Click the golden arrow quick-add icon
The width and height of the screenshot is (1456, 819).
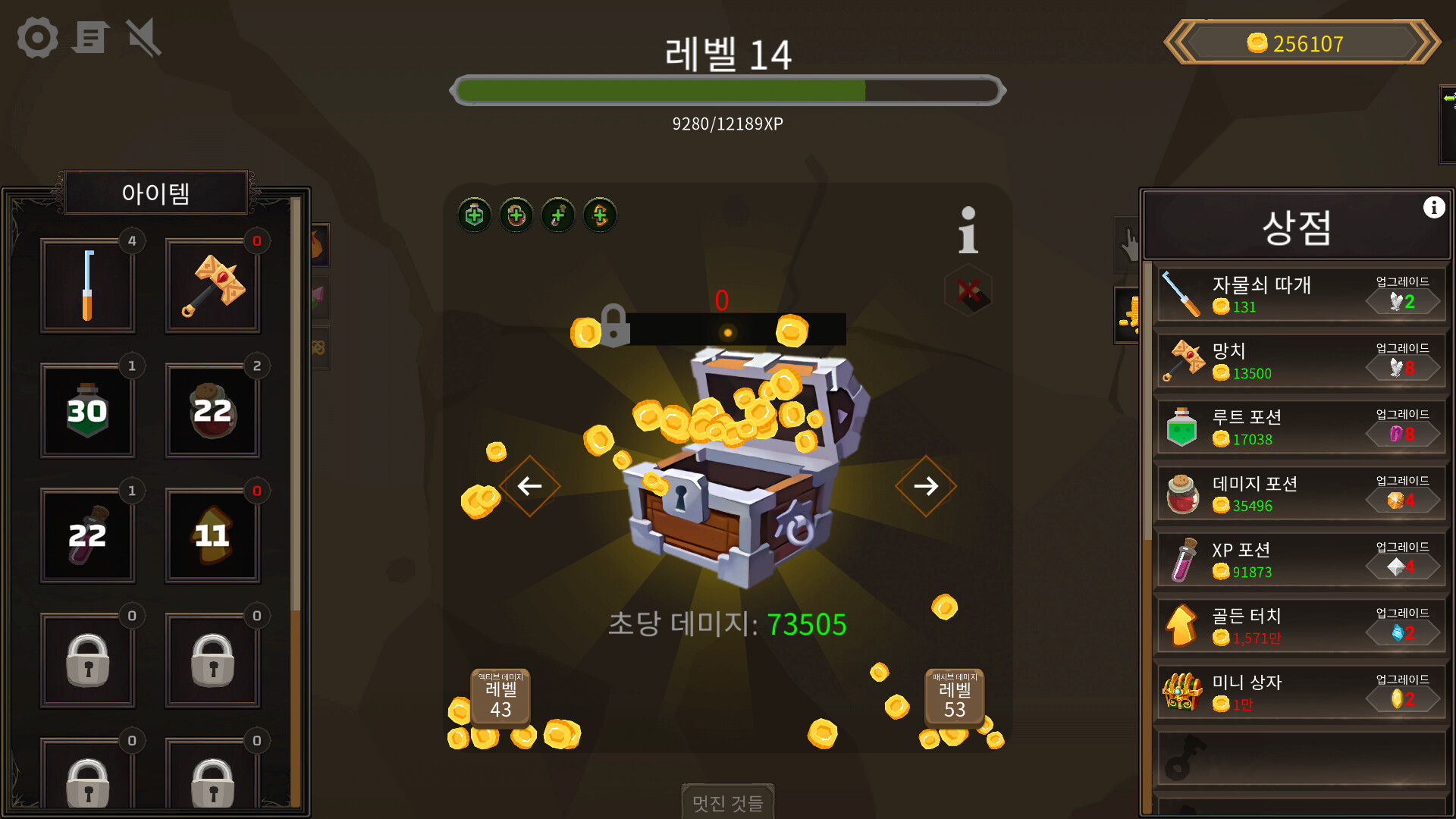tap(599, 215)
